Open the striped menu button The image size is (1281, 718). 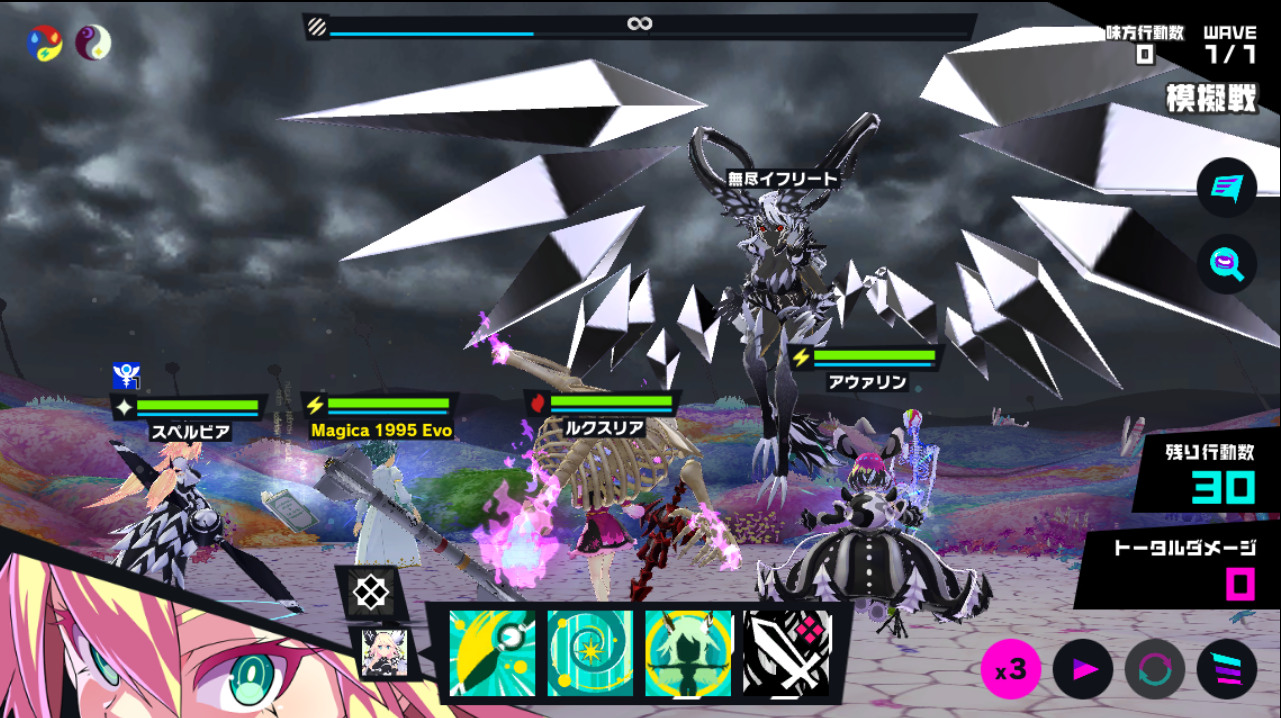click(x=1227, y=669)
